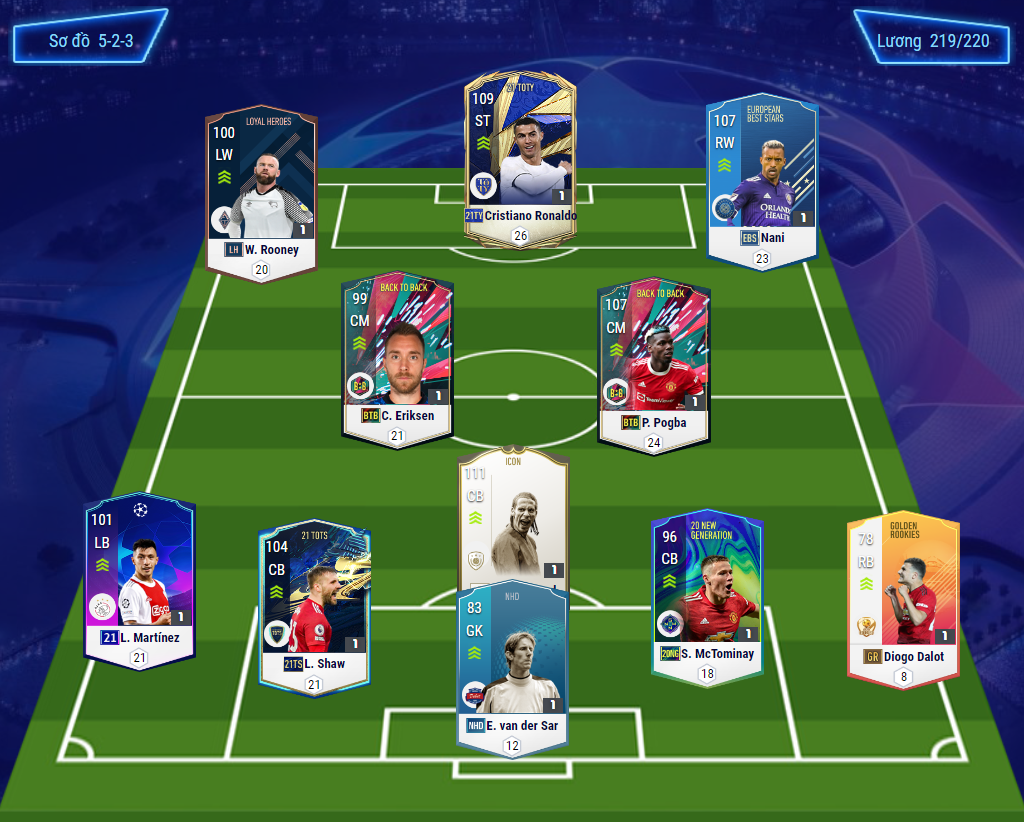Click the P. Pogba midfielder card
The height and width of the screenshot is (822, 1024).
[653, 360]
